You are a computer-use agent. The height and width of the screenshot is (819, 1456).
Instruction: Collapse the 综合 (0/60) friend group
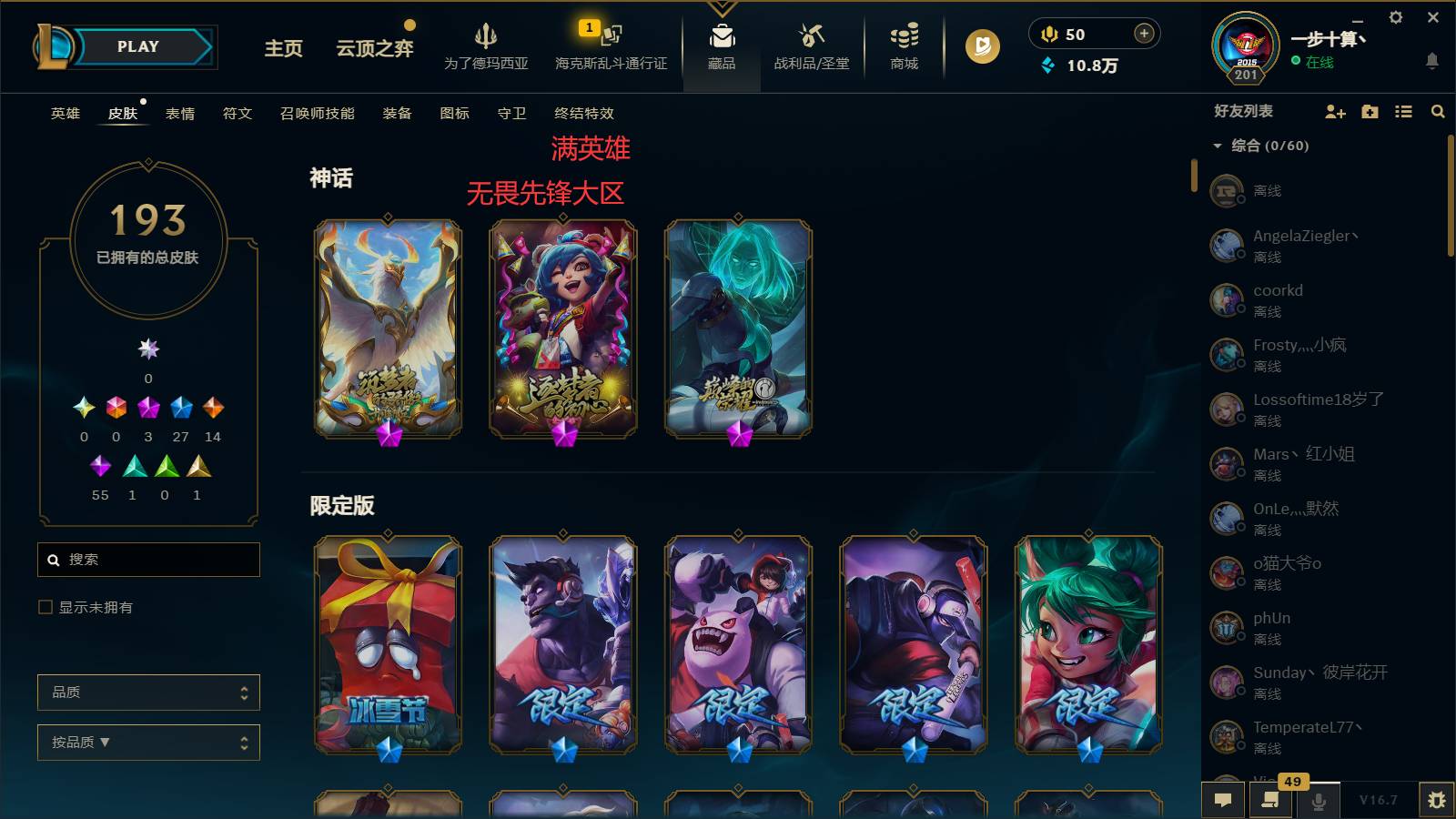click(1217, 145)
